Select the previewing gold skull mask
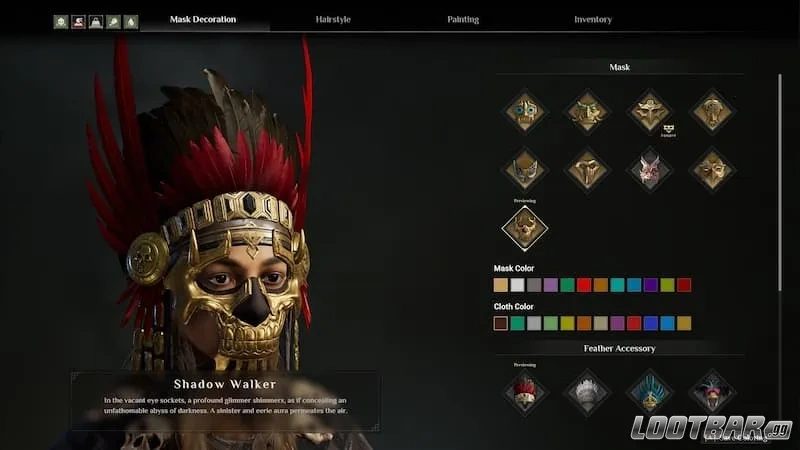Image resolution: width=800 pixels, height=450 pixels. [524, 229]
